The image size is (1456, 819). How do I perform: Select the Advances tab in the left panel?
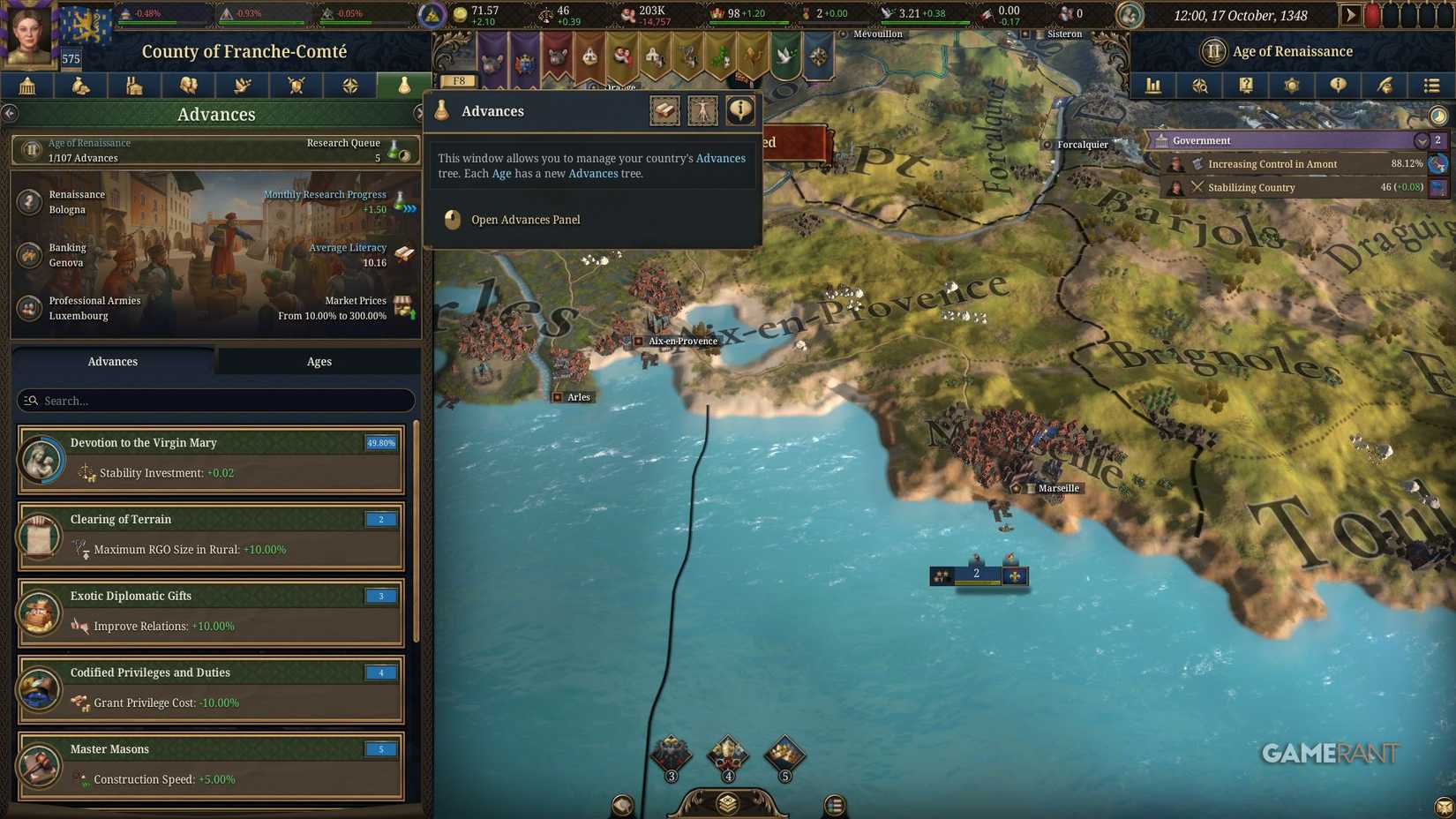pyautogui.click(x=112, y=361)
